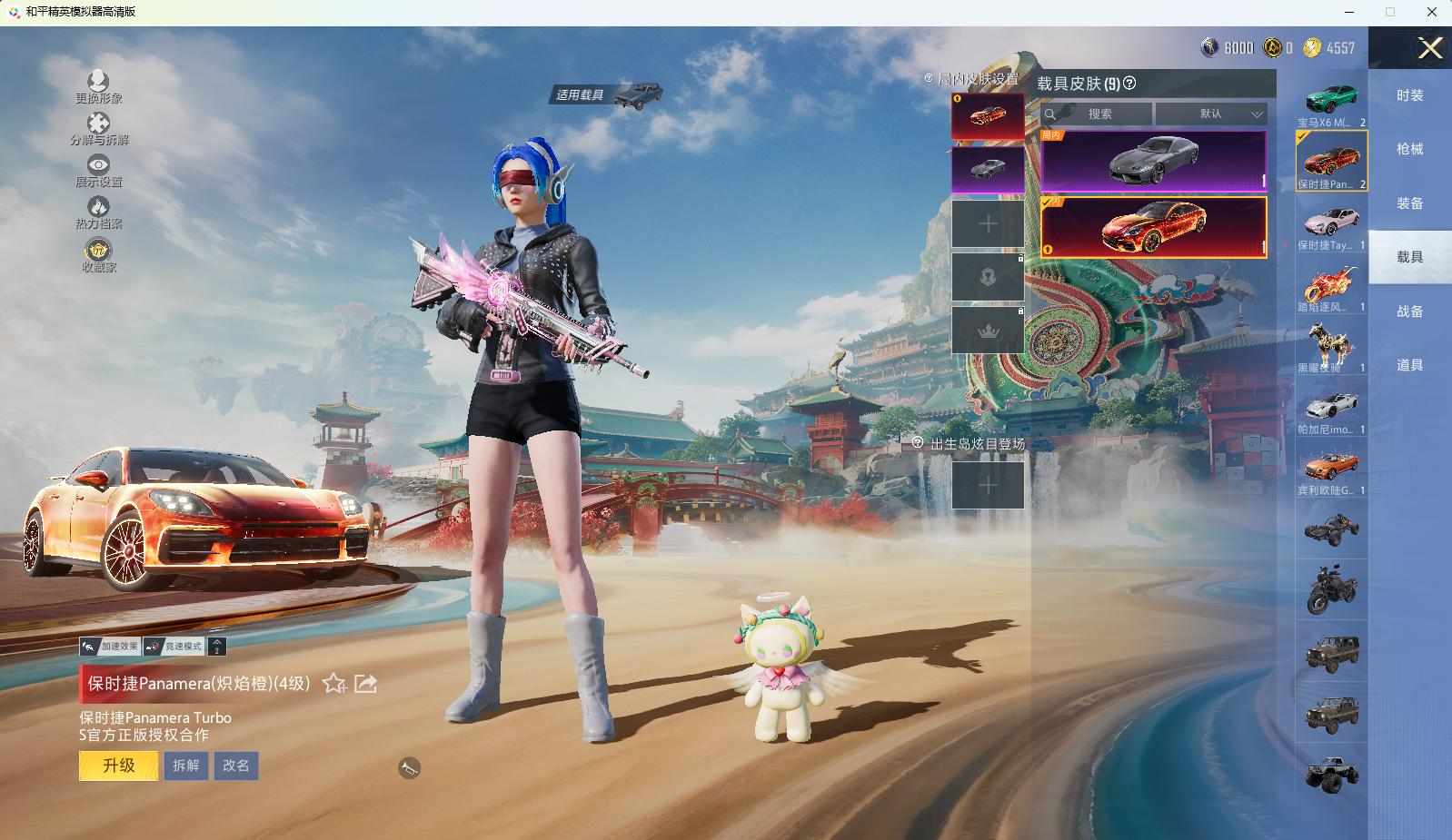Viewport: 1452px width, 840px height.
Task: Switch to the 枪械 tab
Action: [x=1409, y=149]
